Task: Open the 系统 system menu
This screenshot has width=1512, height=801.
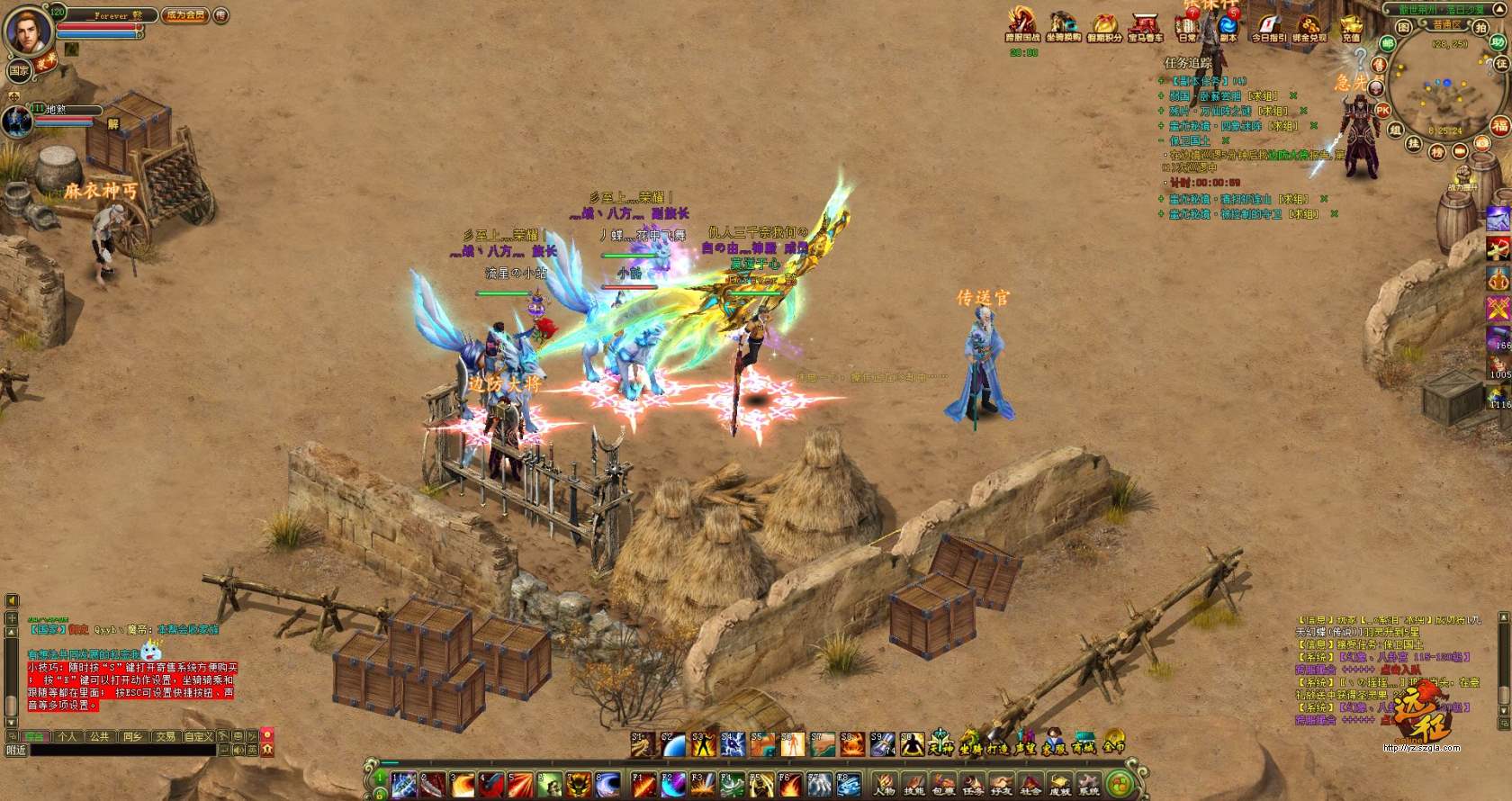Action: 1089,784
